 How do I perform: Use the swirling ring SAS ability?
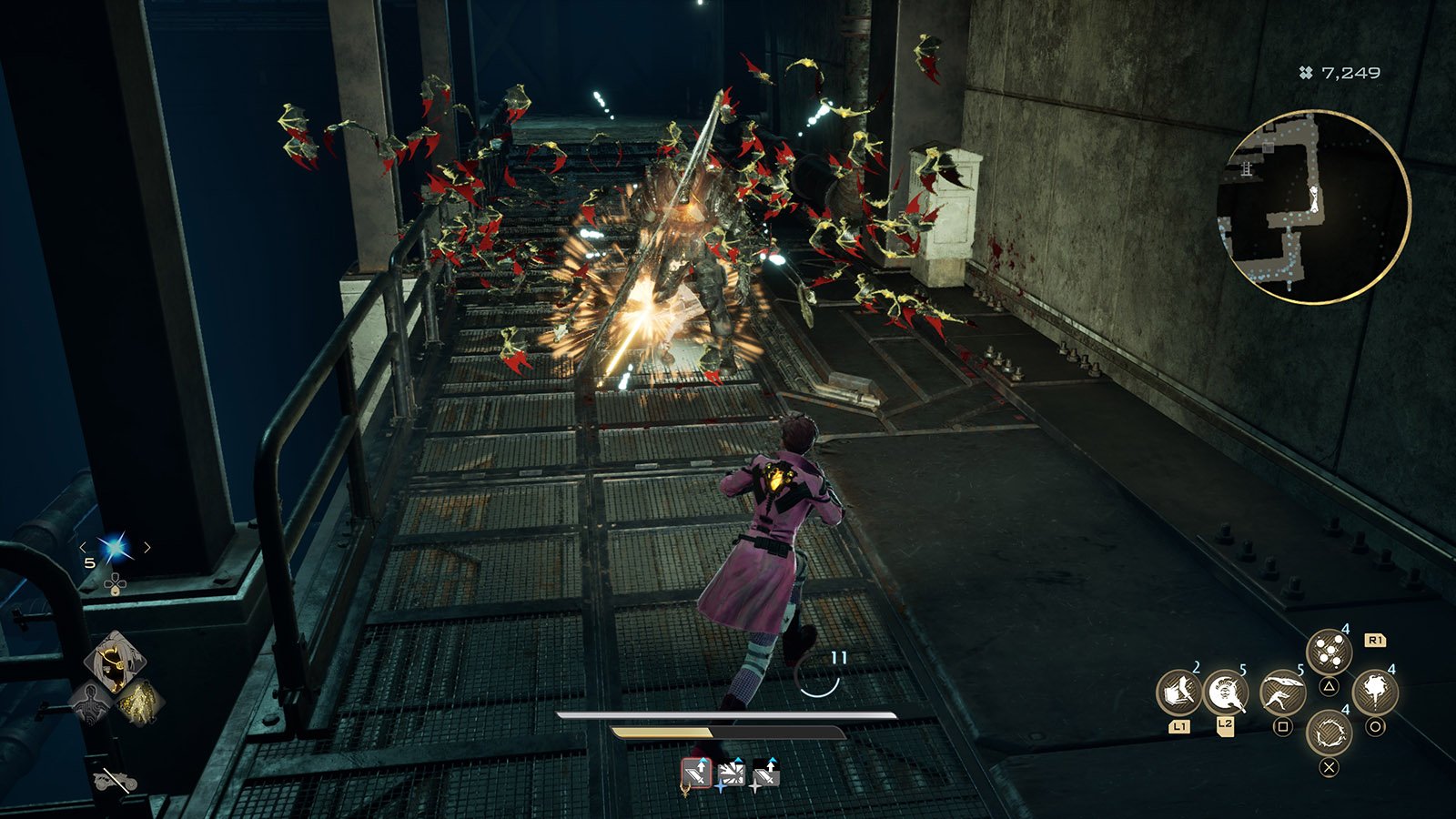tap(1329, 733)
